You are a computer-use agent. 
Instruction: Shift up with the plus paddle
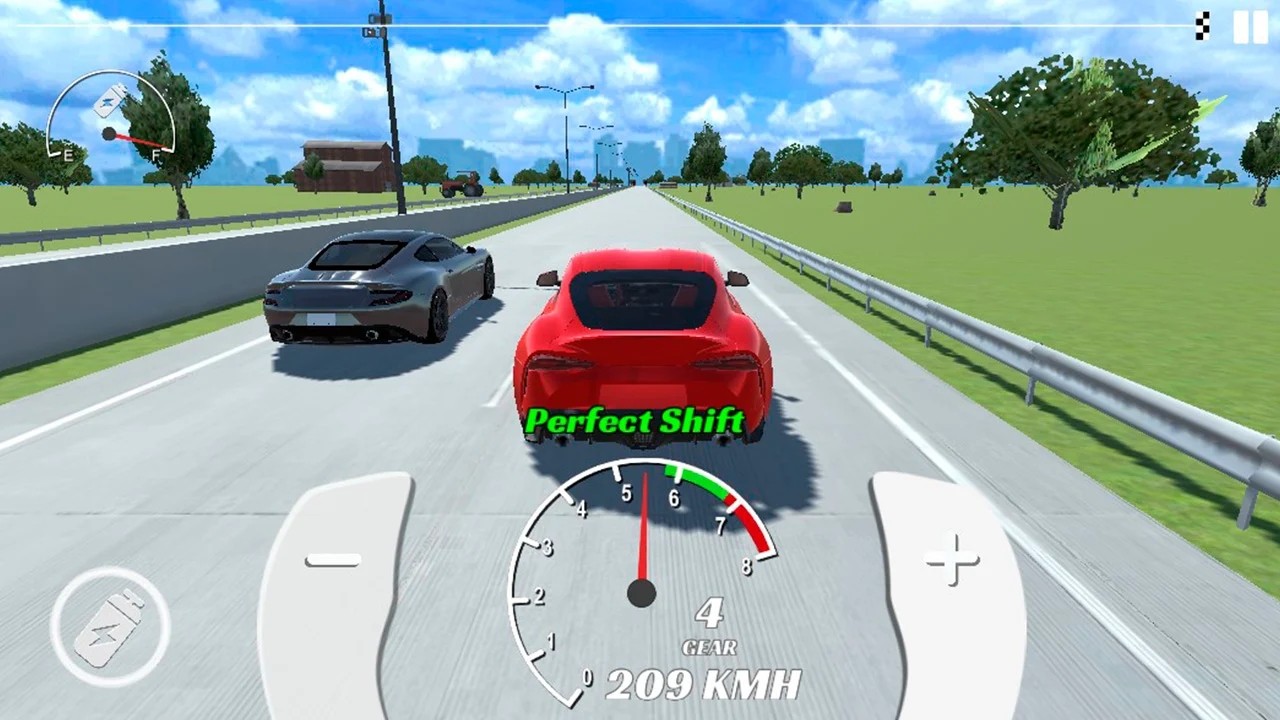(x=948, y=592)
